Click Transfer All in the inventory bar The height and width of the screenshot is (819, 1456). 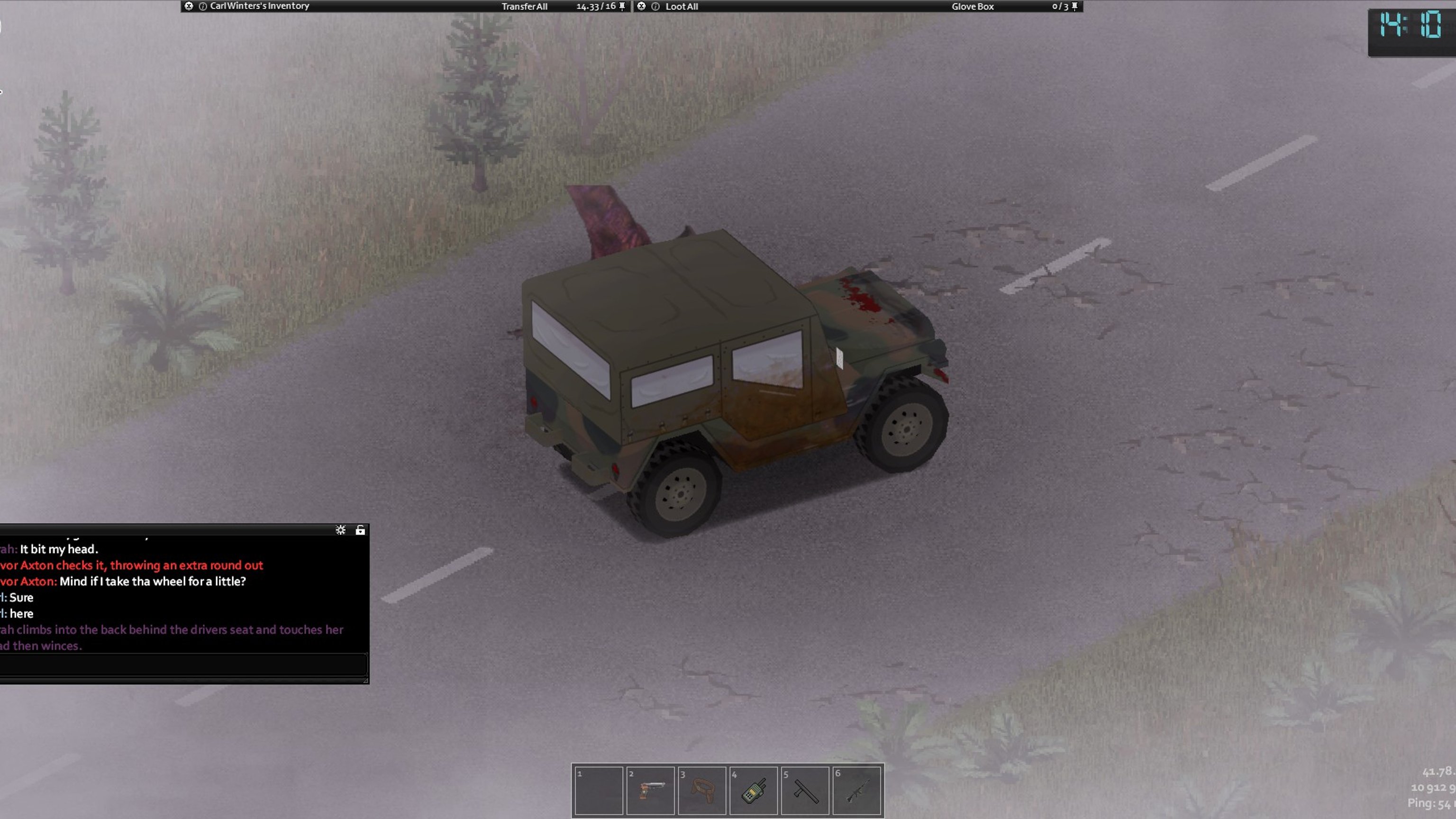pos(524,7)
